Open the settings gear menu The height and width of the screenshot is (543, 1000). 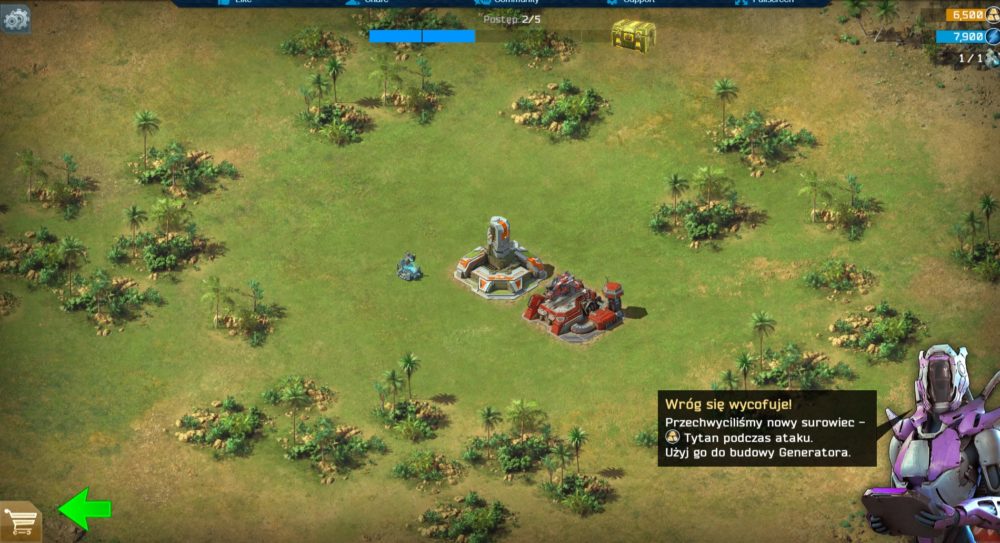pos(15,20)
